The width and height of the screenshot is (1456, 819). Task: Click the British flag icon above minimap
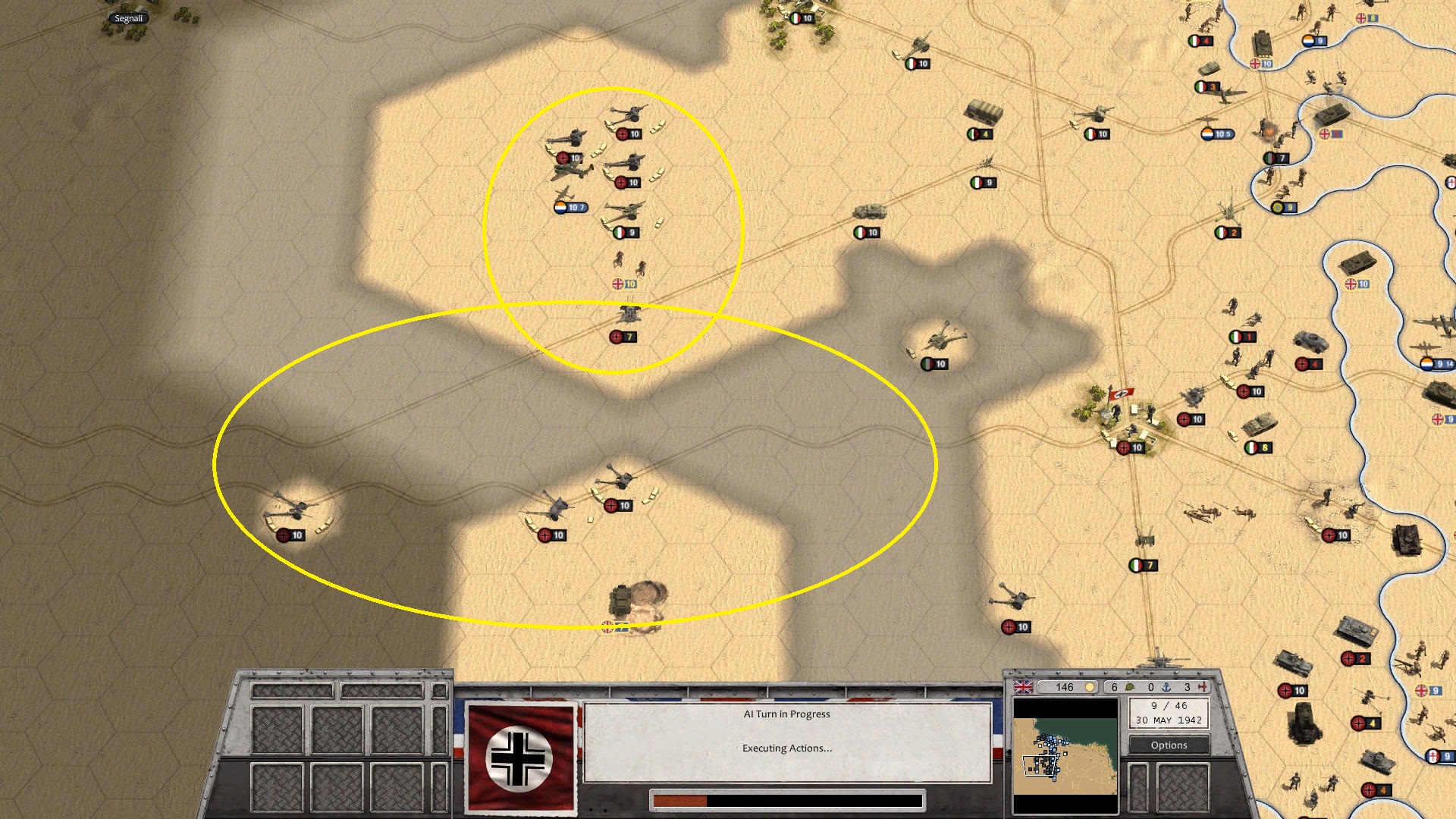pyautogui.click(x=1024, y=687)
